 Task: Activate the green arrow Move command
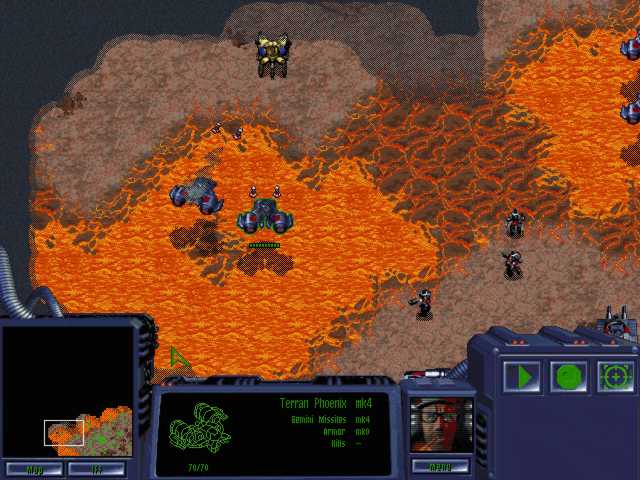tap(521, 377)
